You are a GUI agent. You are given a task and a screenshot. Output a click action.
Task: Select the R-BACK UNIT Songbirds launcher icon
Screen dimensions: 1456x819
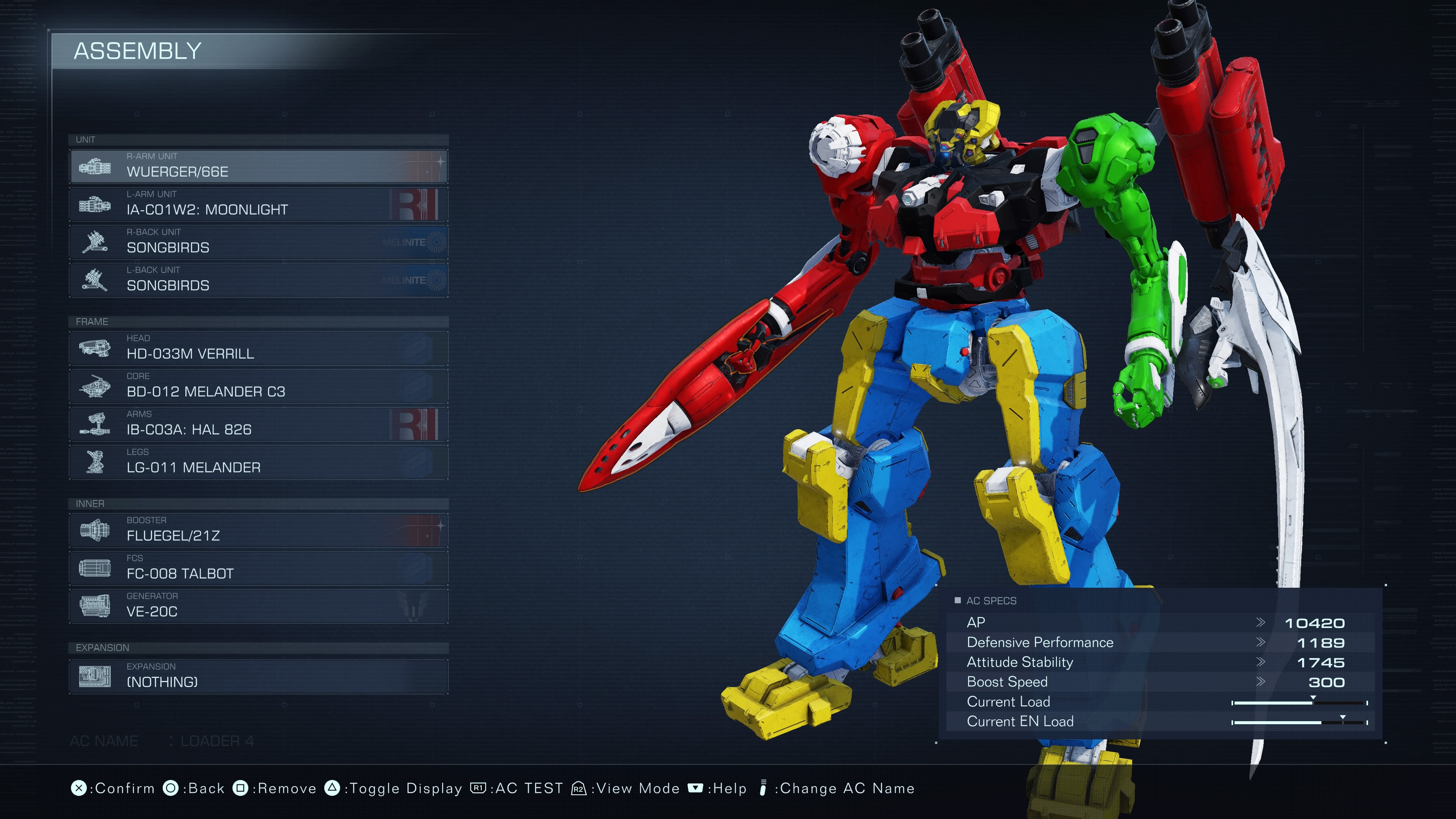click(95, 242)
